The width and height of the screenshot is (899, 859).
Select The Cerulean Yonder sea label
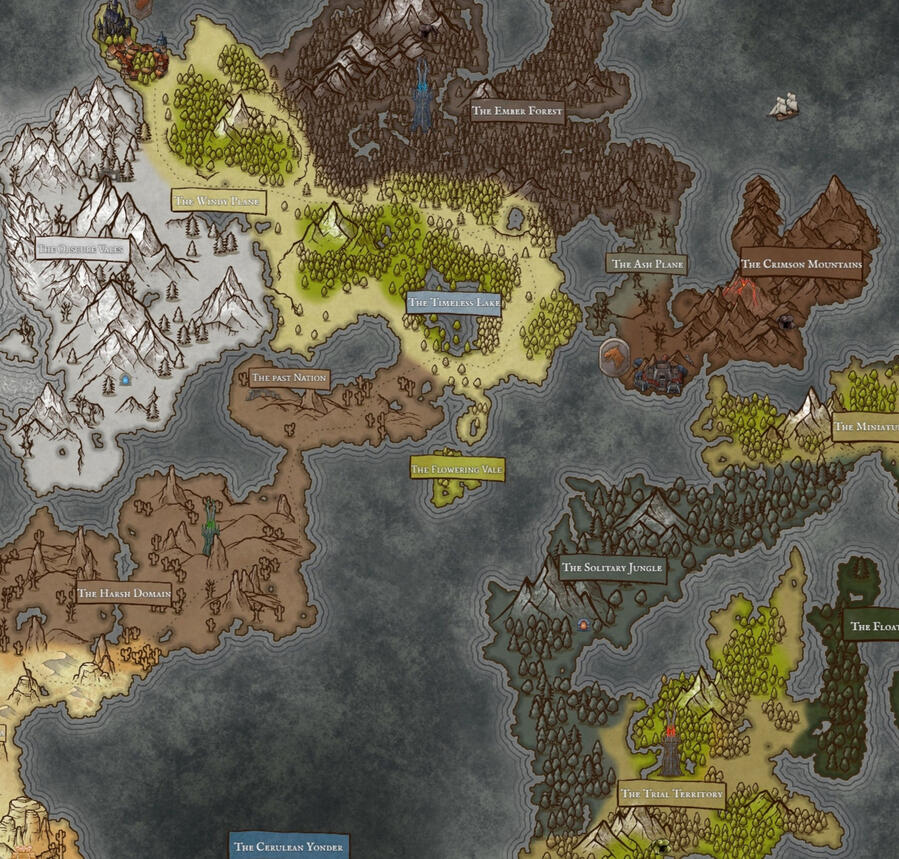pyautogui.click(x=288, y=846)
